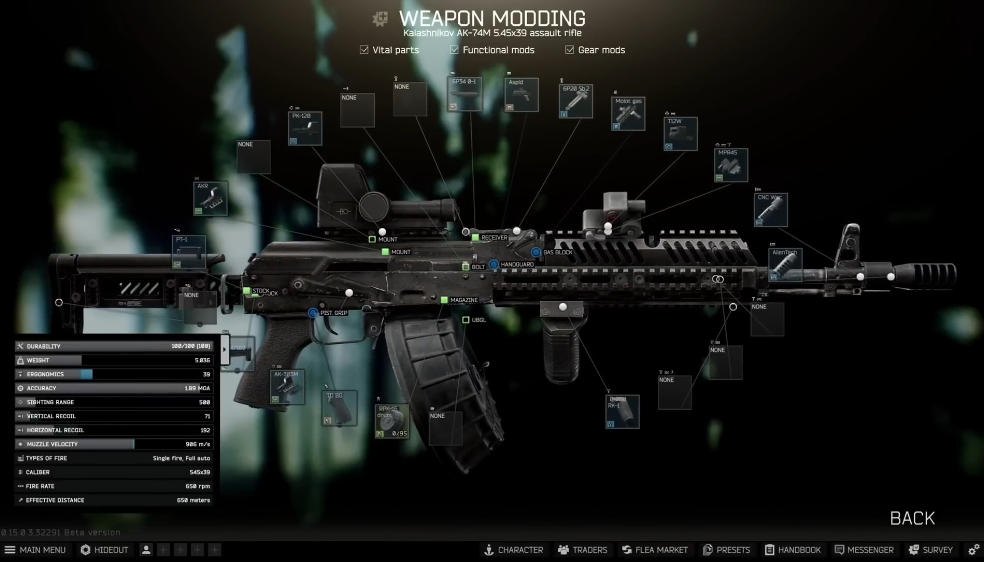The image size is (984, 562).
Task: Toggle the Gear mods checkbox
Action: (569, 50)
